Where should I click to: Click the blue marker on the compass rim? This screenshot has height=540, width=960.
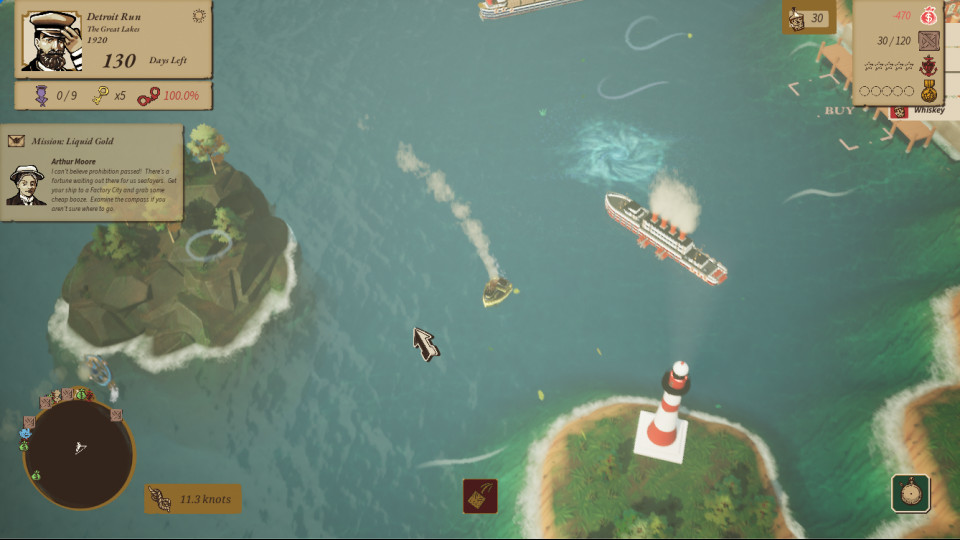pos(25,435)
